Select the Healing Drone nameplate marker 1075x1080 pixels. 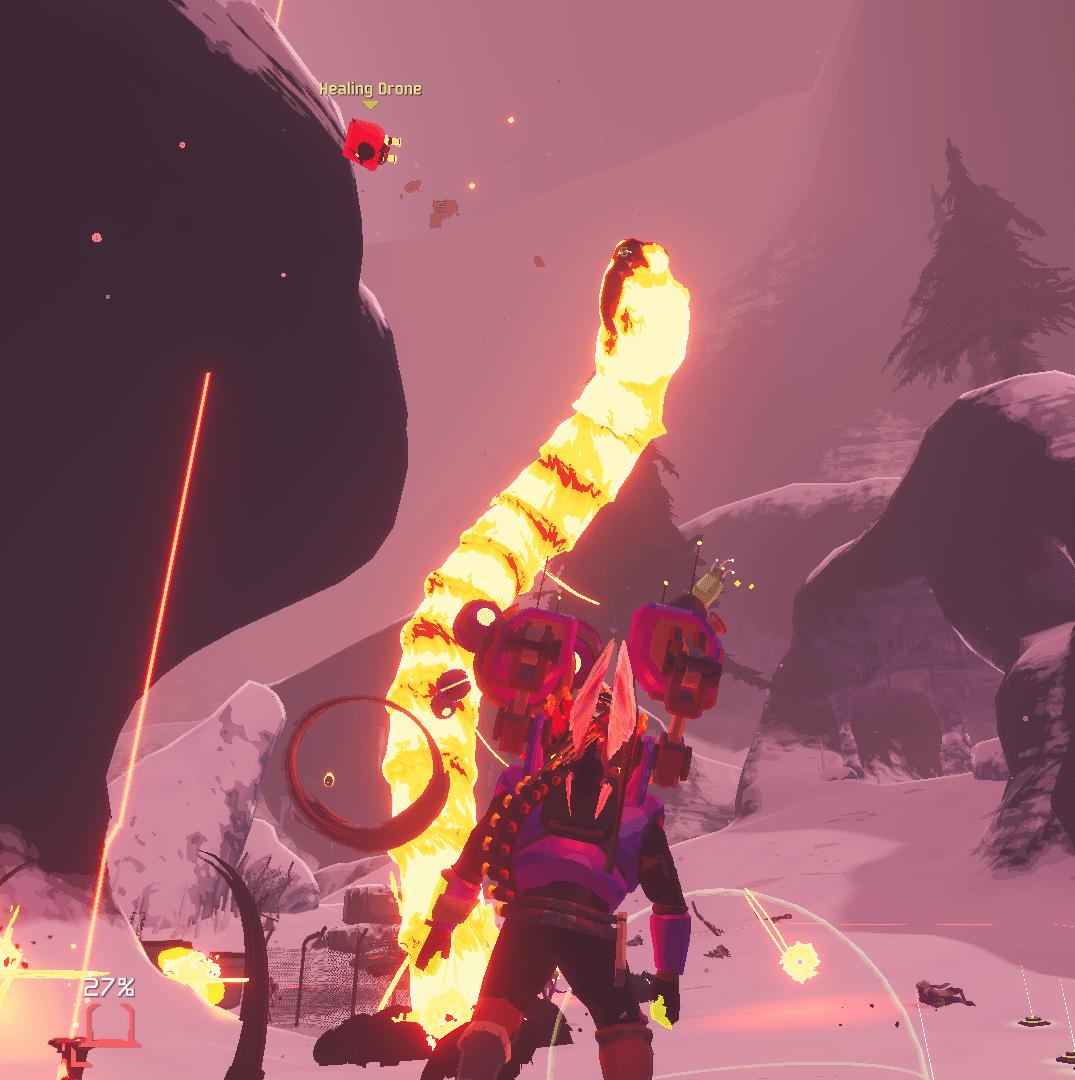coord(370,104)
